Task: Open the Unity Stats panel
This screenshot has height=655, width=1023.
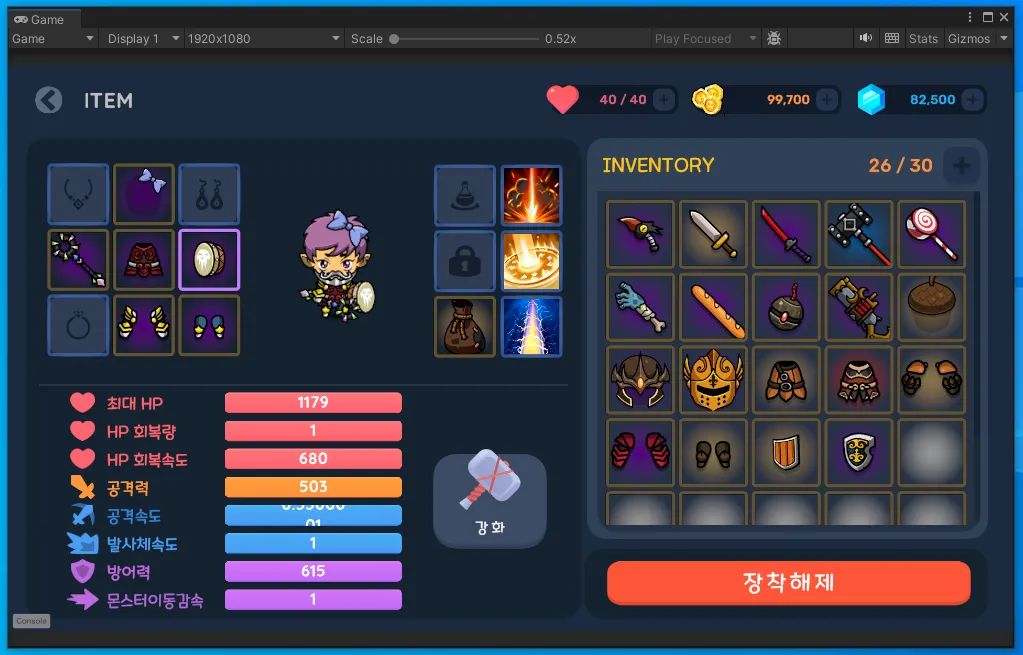Action: pyautogui.click(x=923, y=39)
